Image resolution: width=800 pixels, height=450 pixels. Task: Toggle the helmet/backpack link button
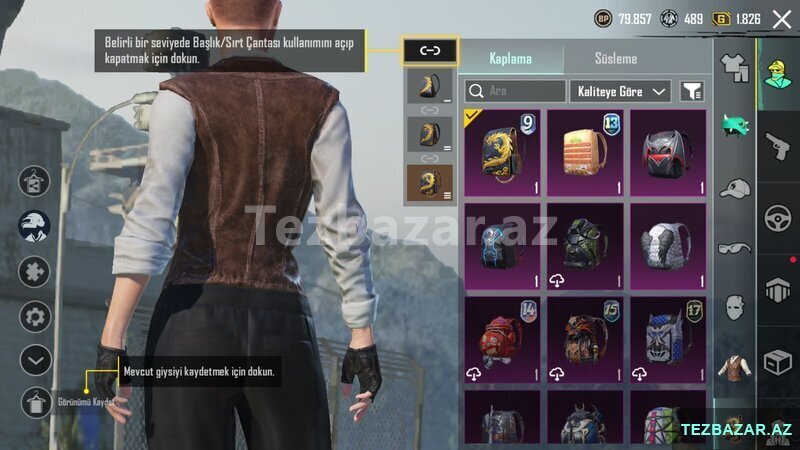[x=430, y=49]
